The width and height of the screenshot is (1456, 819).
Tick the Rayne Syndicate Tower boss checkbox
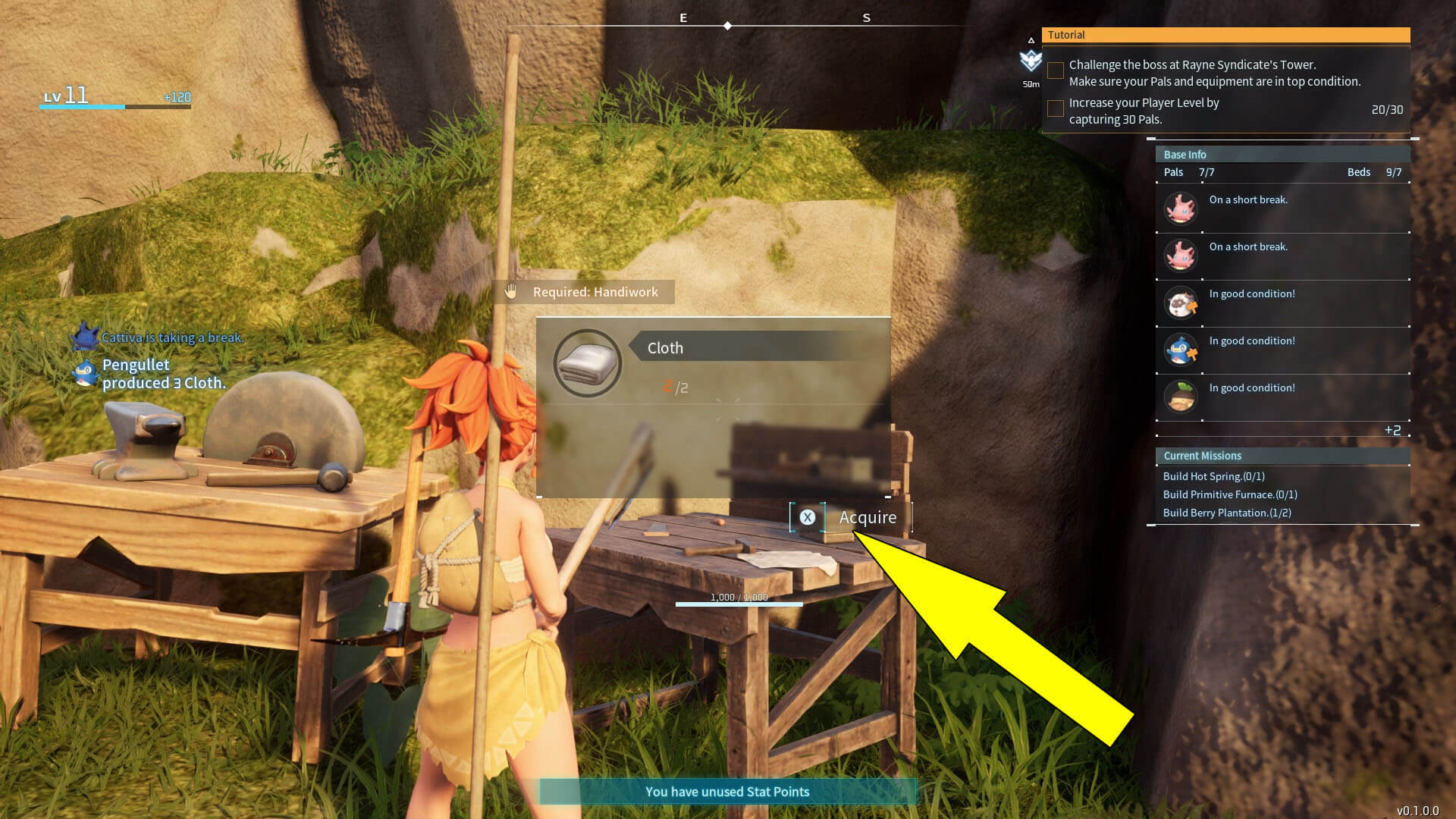(1055, 71)
